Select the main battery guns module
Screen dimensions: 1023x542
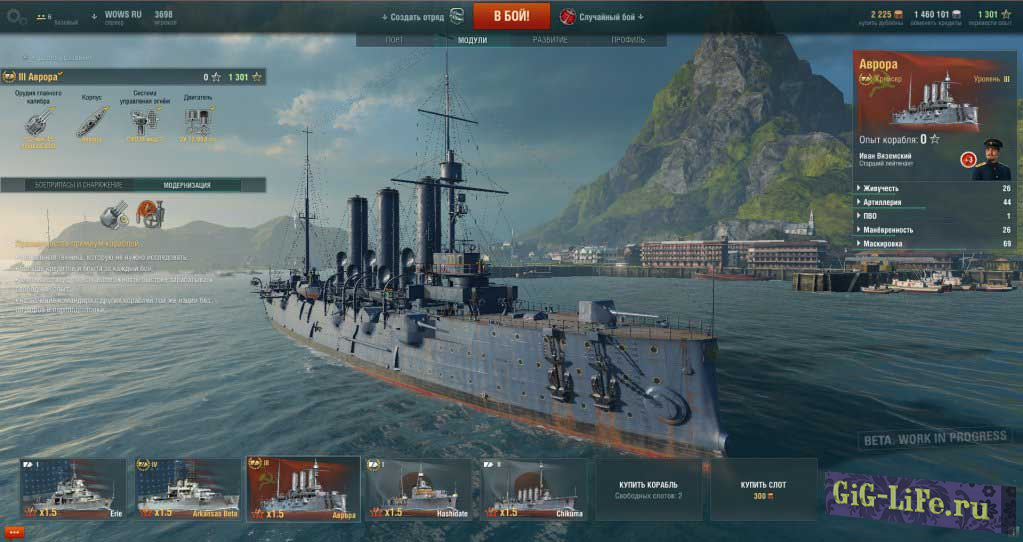(x=37, y=122)
